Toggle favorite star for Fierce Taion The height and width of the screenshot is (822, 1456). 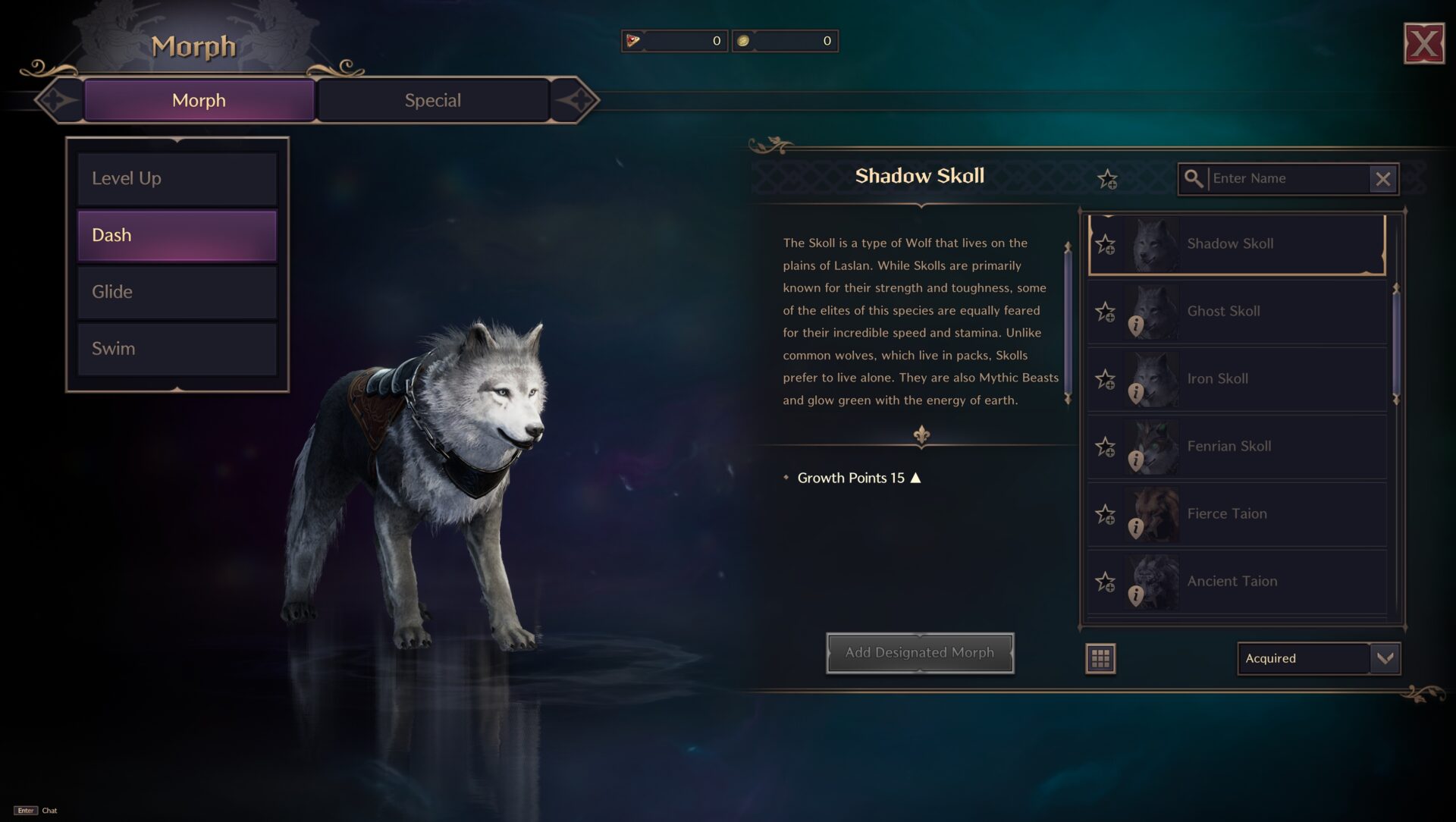coord(1106,513)
